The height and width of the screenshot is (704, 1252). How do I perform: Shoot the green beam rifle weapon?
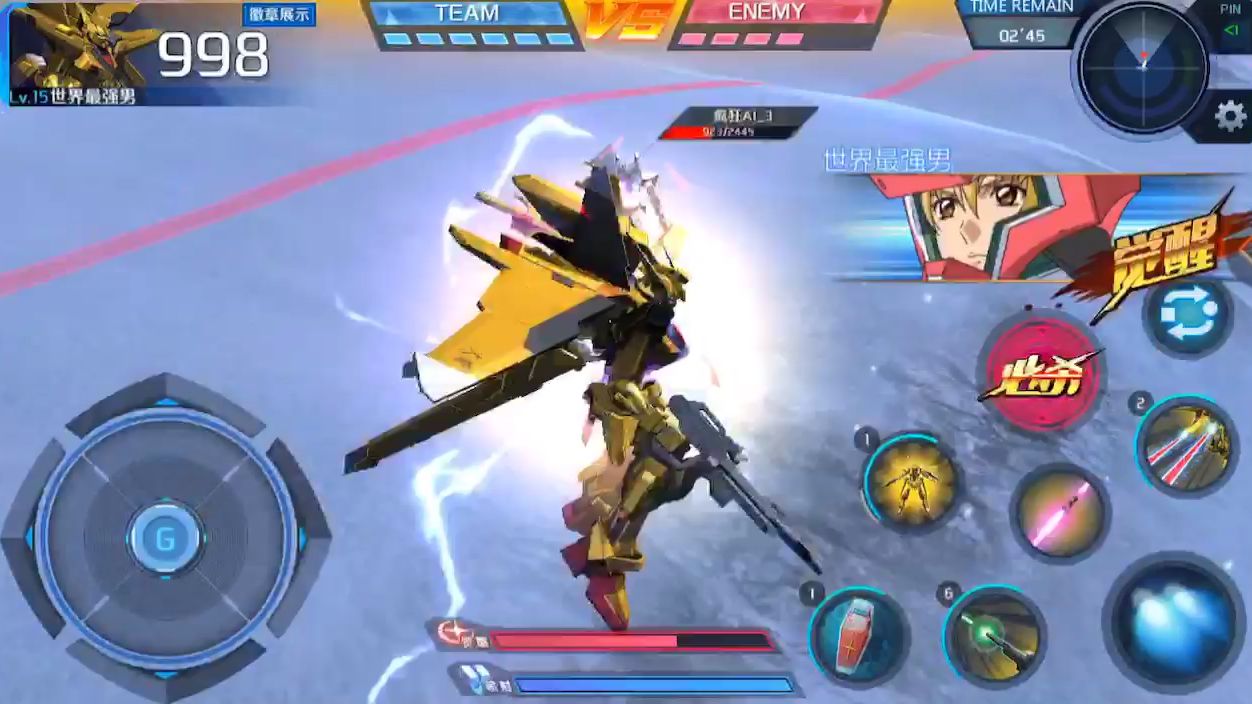coord(993,635)
